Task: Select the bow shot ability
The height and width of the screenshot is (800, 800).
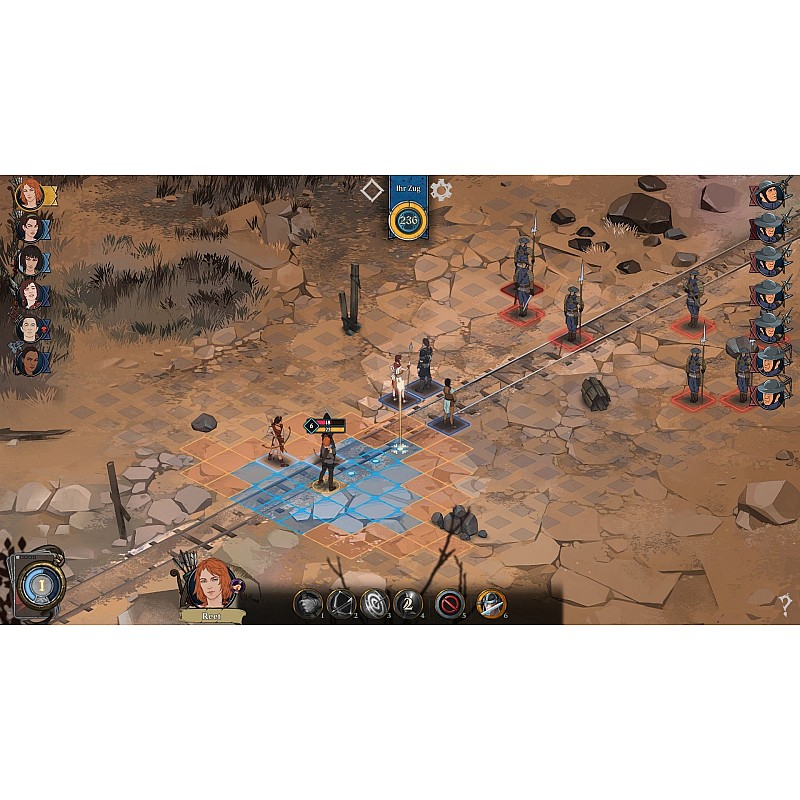Action: click(x=341, y=604)
